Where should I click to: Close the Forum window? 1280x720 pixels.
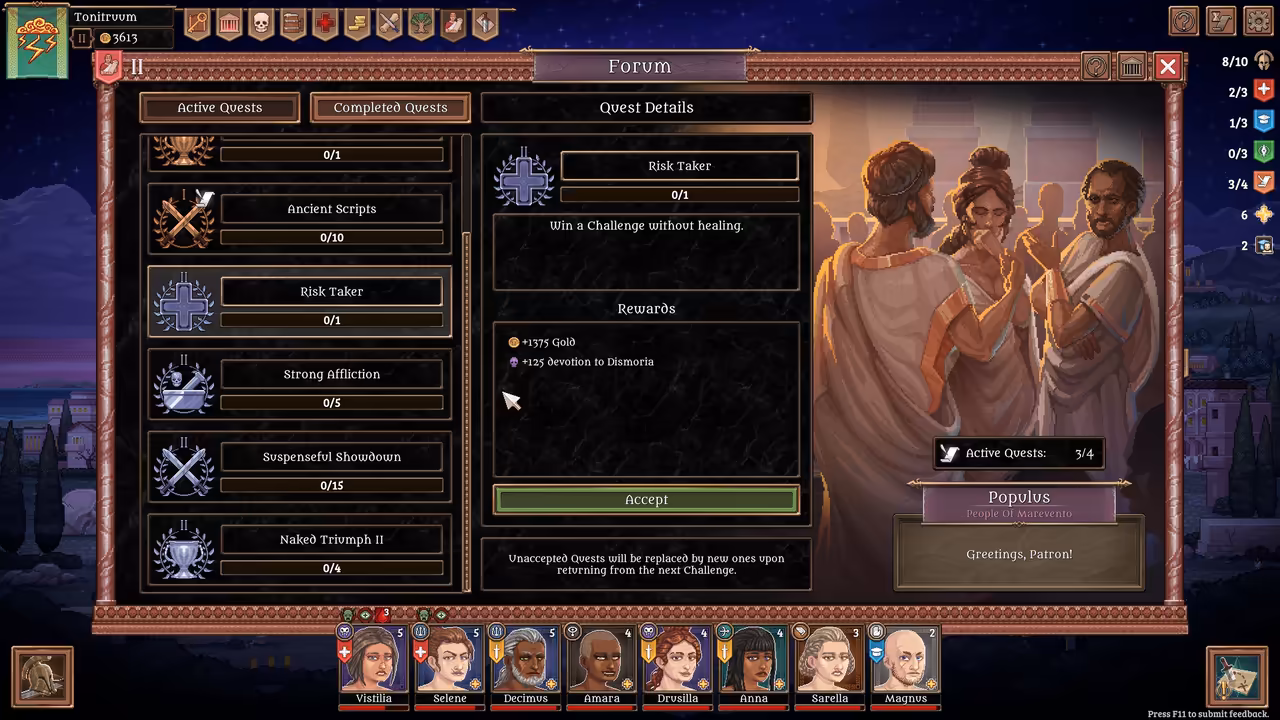1167,67
